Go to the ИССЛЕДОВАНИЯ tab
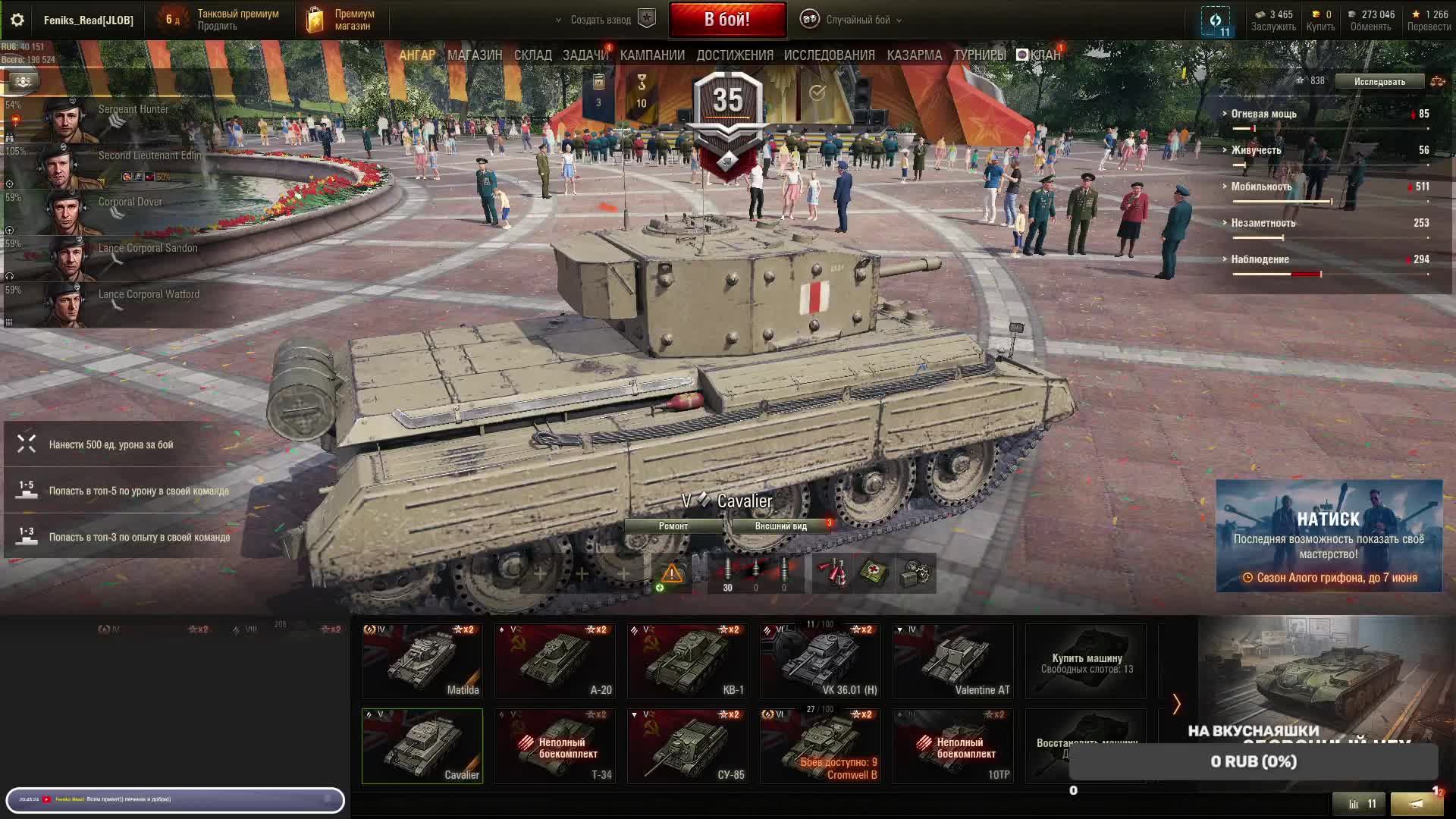Viewport: 1456px width, 819px height. click(829, 55)
